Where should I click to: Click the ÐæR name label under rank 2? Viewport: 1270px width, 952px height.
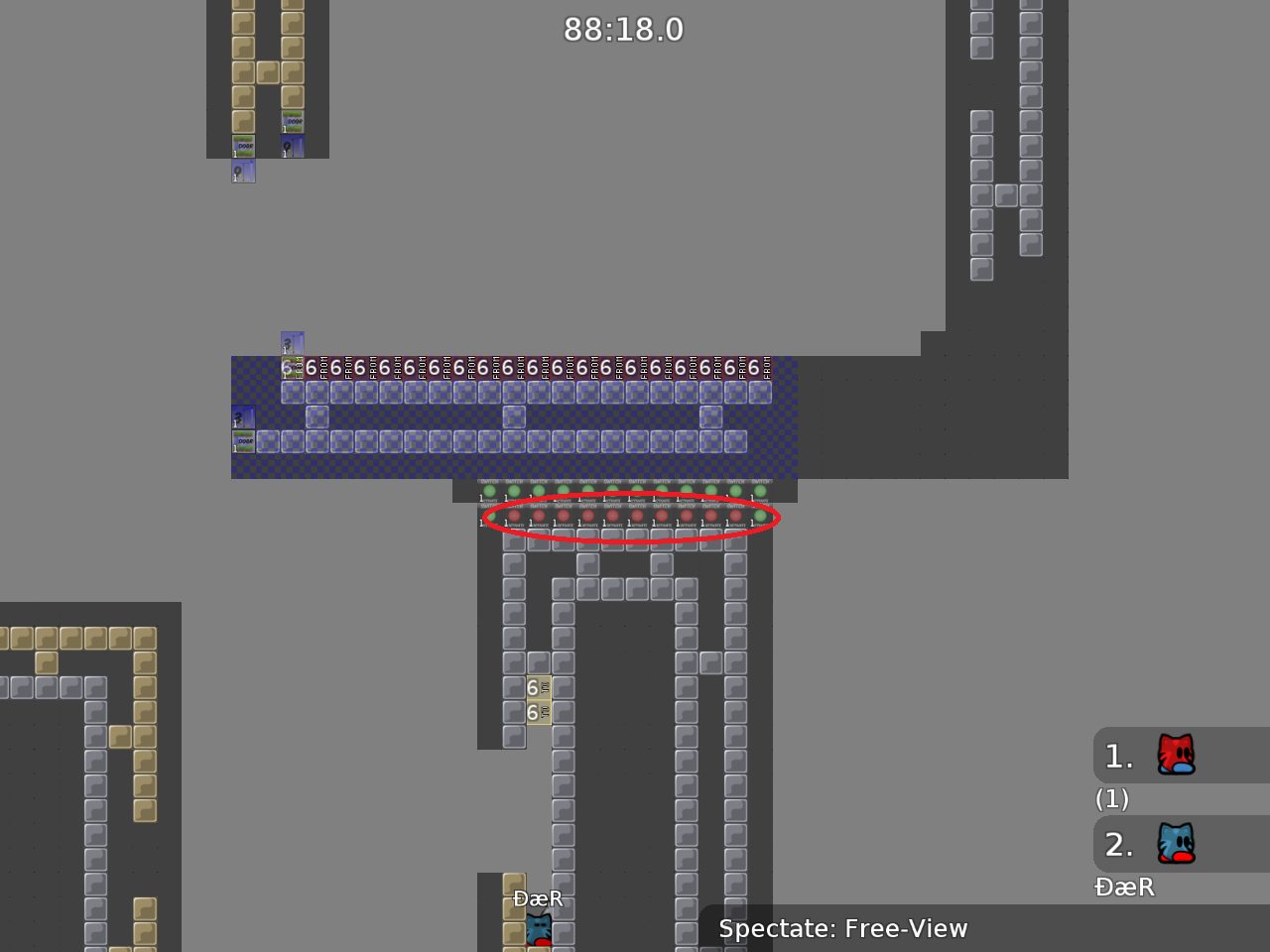coord(1125,888)
